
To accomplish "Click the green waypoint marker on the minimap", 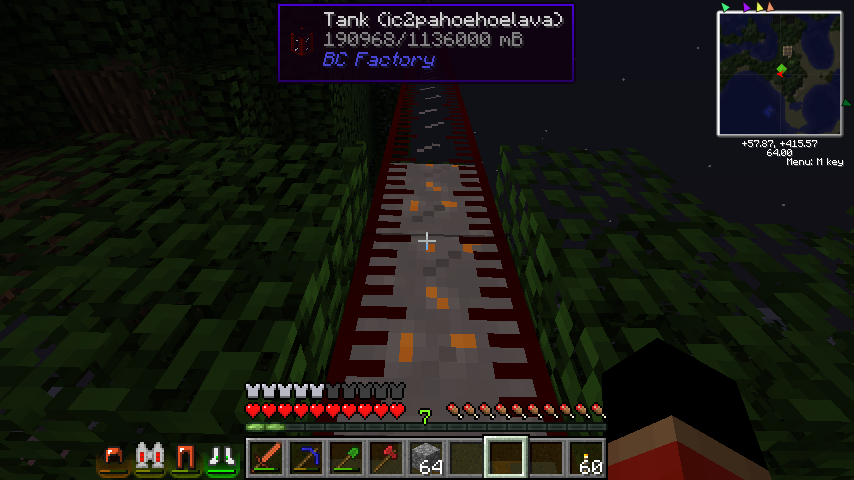I will coord(781,68).
